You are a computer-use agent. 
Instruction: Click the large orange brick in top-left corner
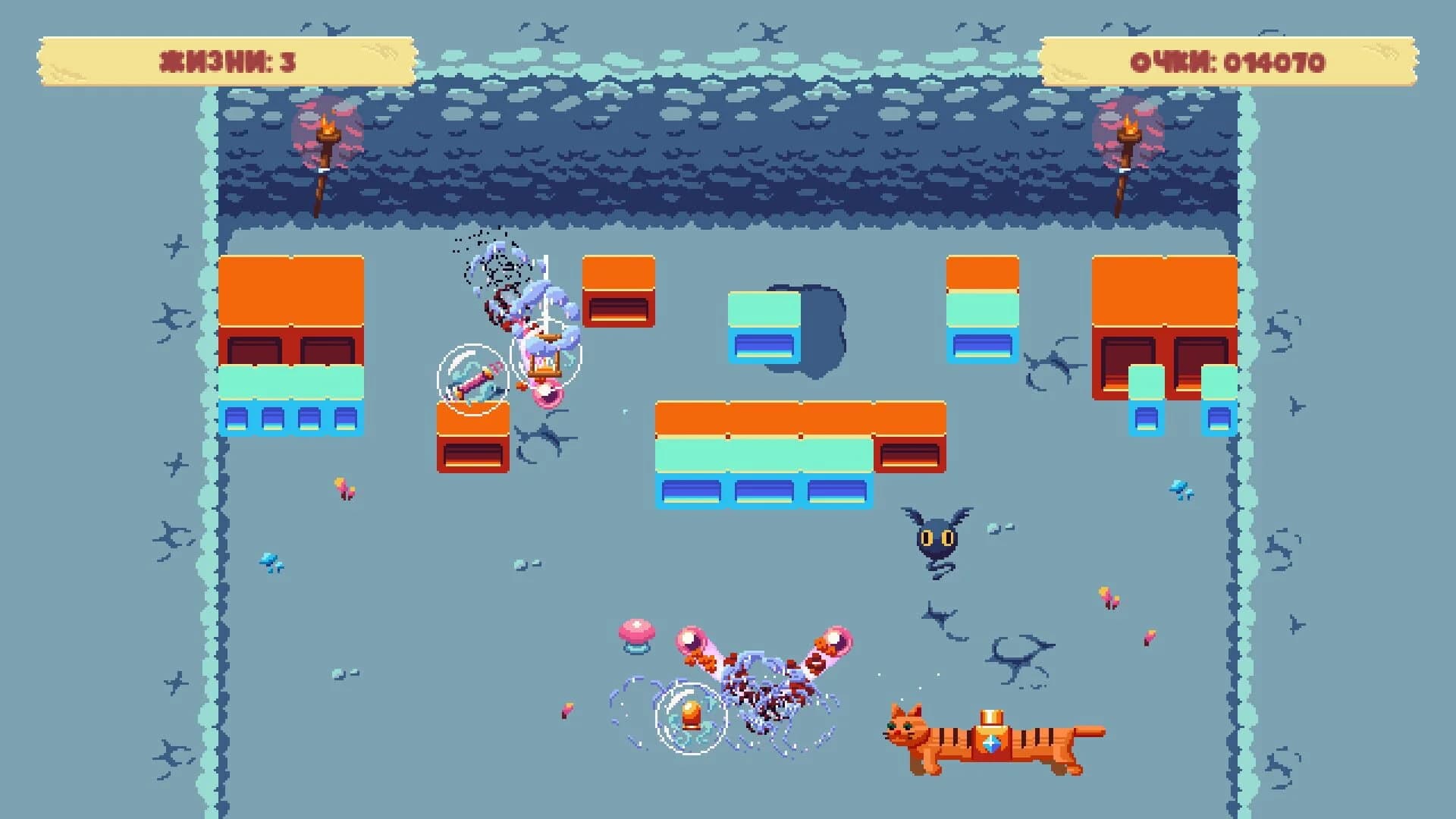click(292, 292)
